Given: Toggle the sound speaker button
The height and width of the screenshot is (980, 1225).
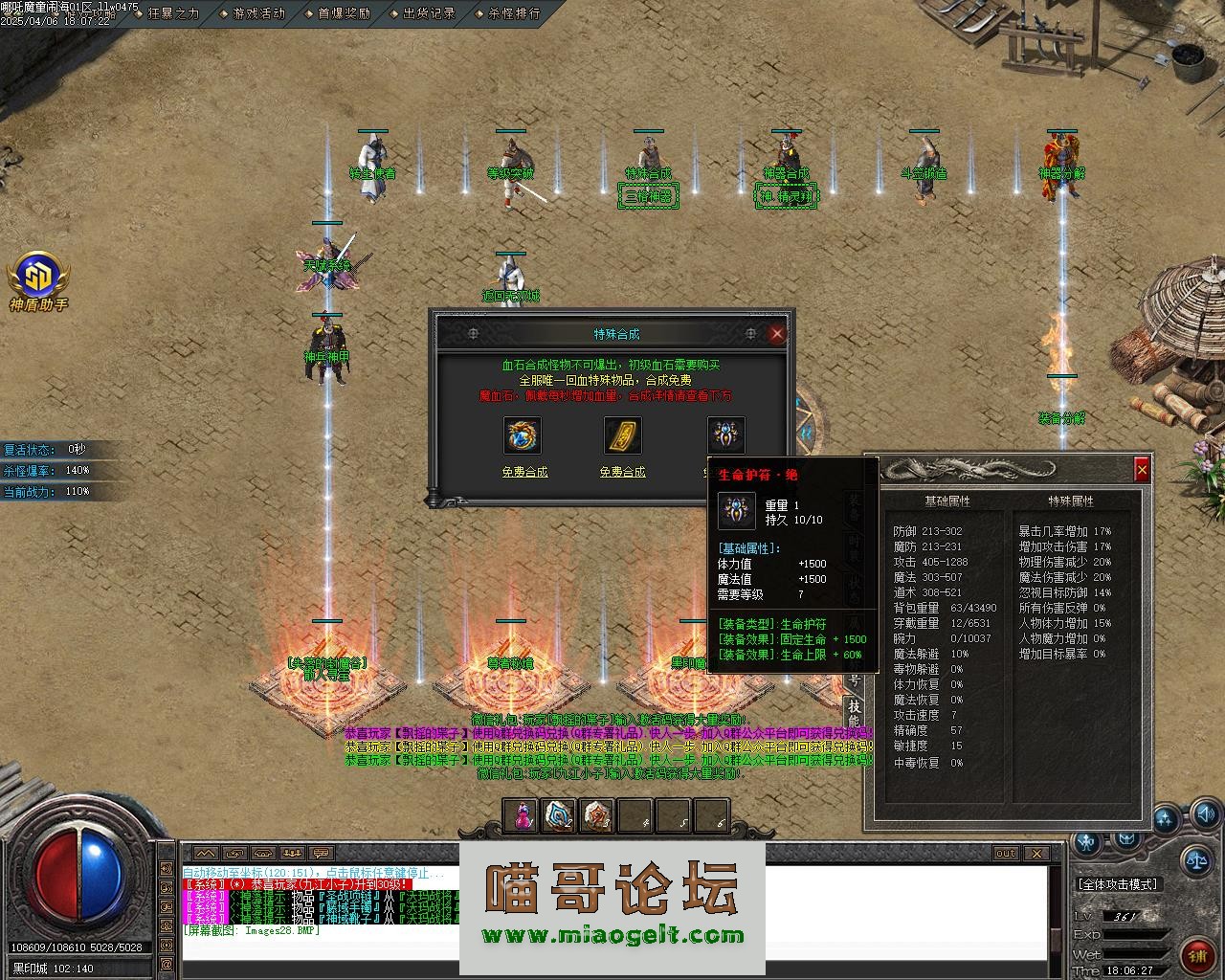Looking at the screenshot, I should (1206, 815).
